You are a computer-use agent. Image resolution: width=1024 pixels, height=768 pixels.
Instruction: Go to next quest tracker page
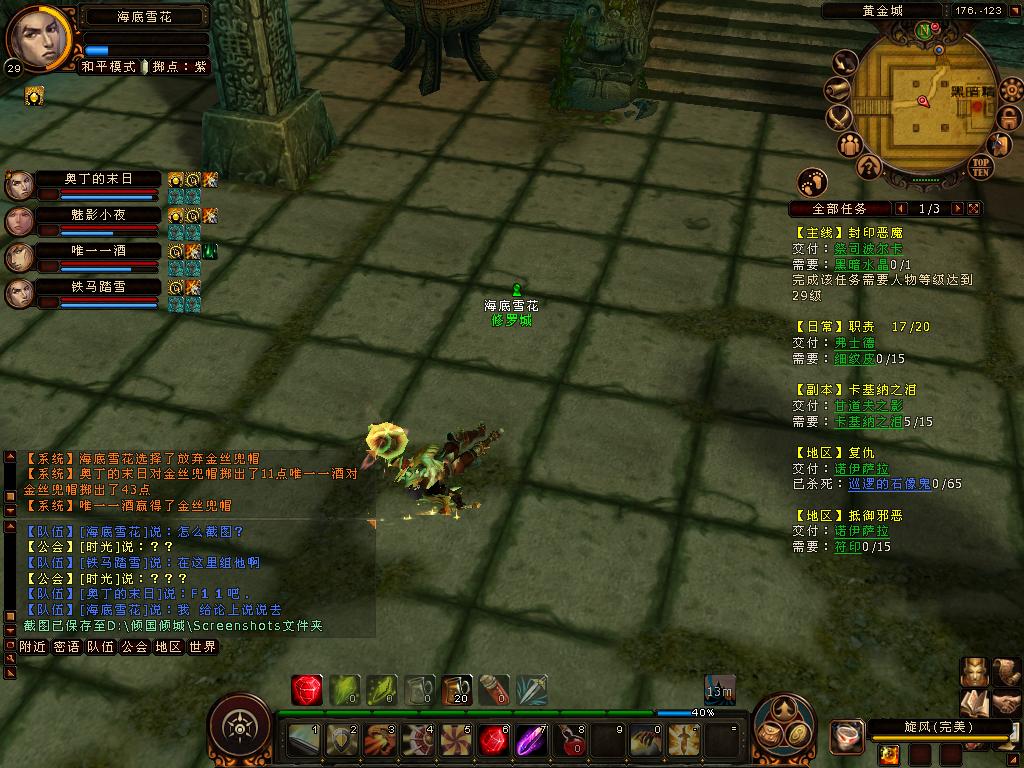(x=957, y=209)
